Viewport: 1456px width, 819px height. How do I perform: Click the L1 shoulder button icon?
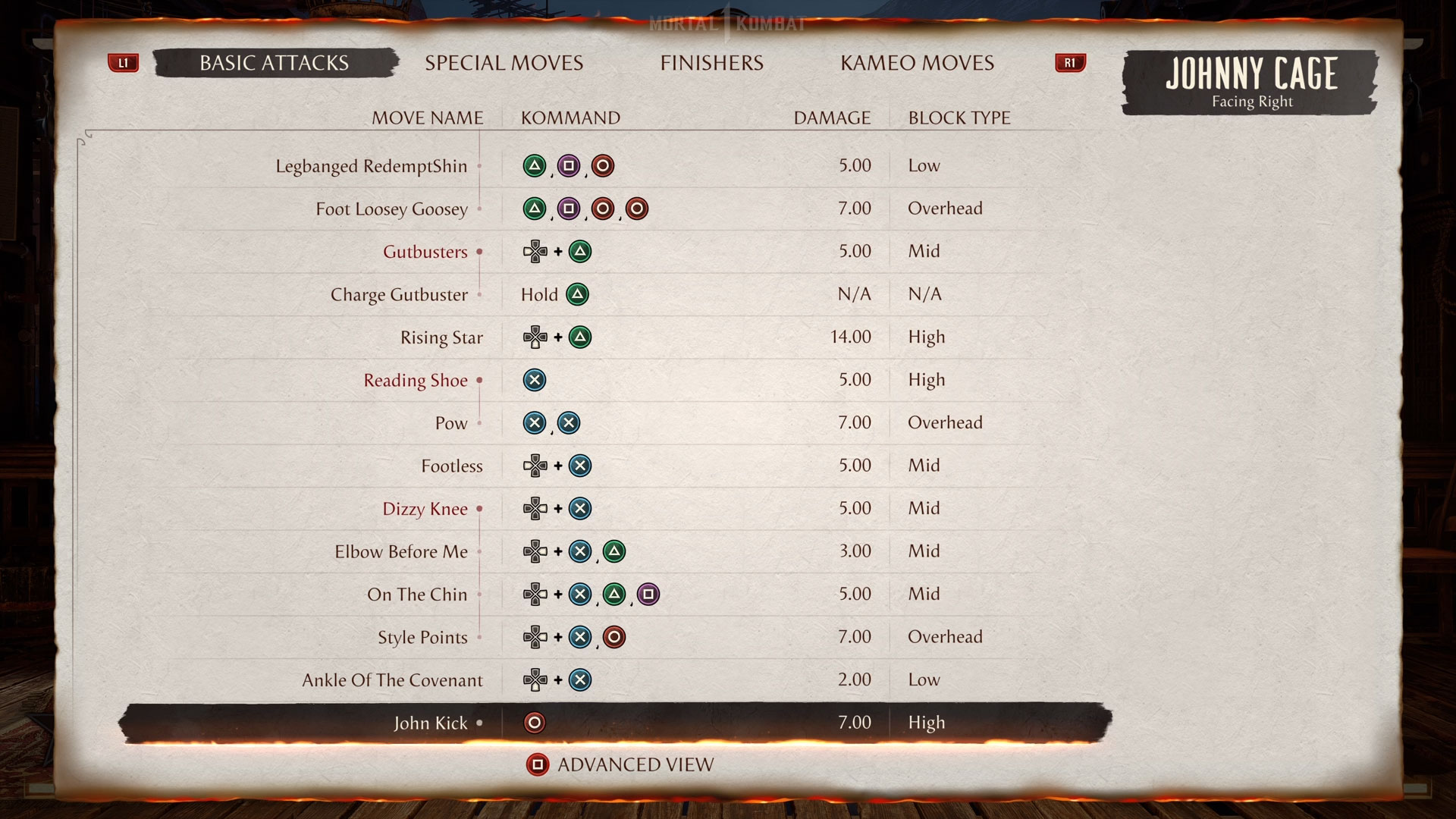pyautogui.click(x=124, y=63)
